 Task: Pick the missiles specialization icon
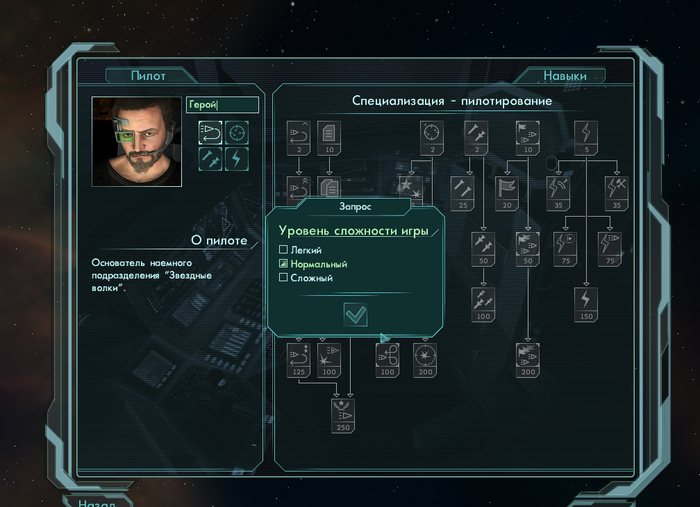pyautogui.click(x=210, y=159)
